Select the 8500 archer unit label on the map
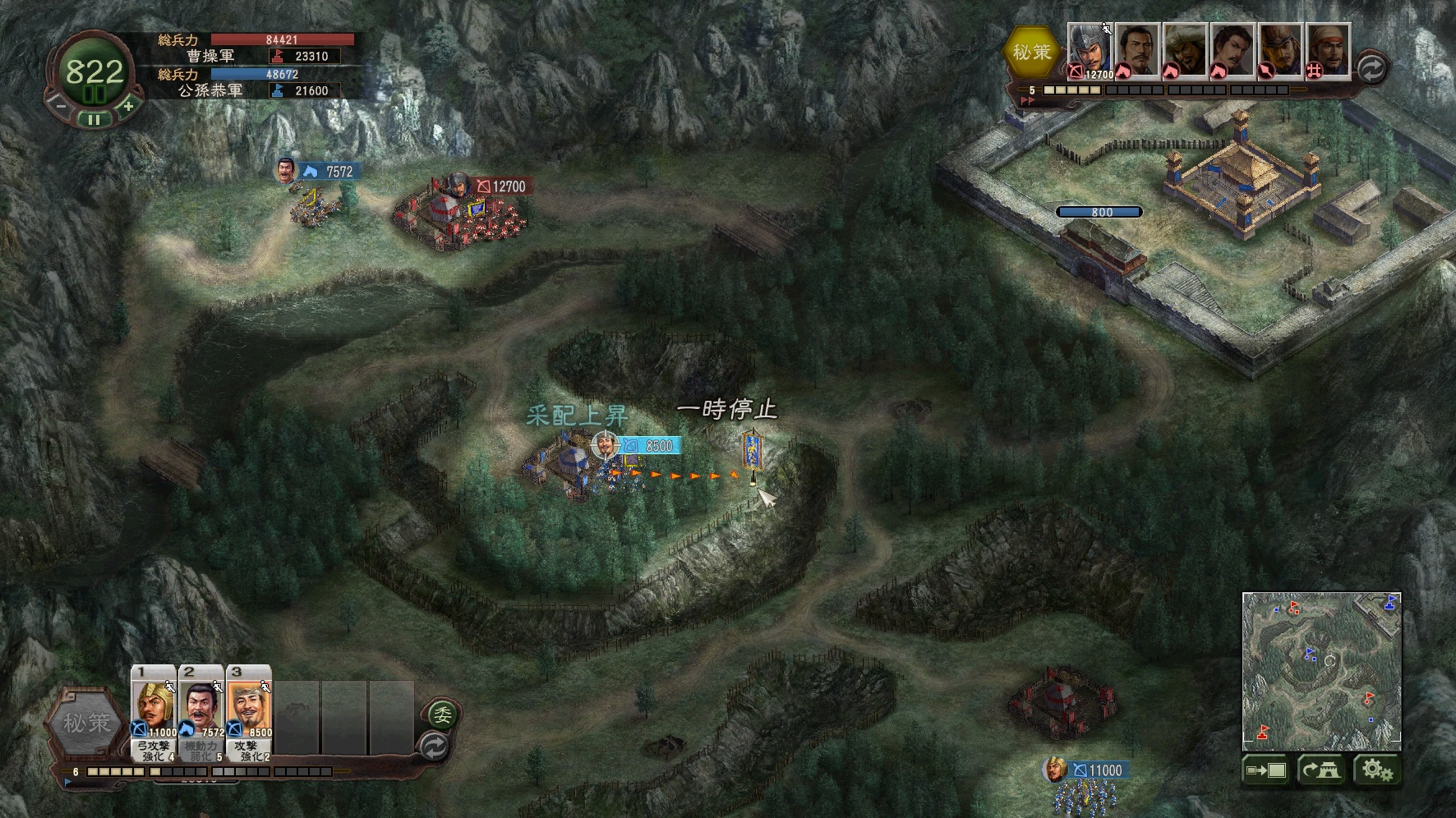The width and height of the screenshot is (1456, 818). point(649,446)
